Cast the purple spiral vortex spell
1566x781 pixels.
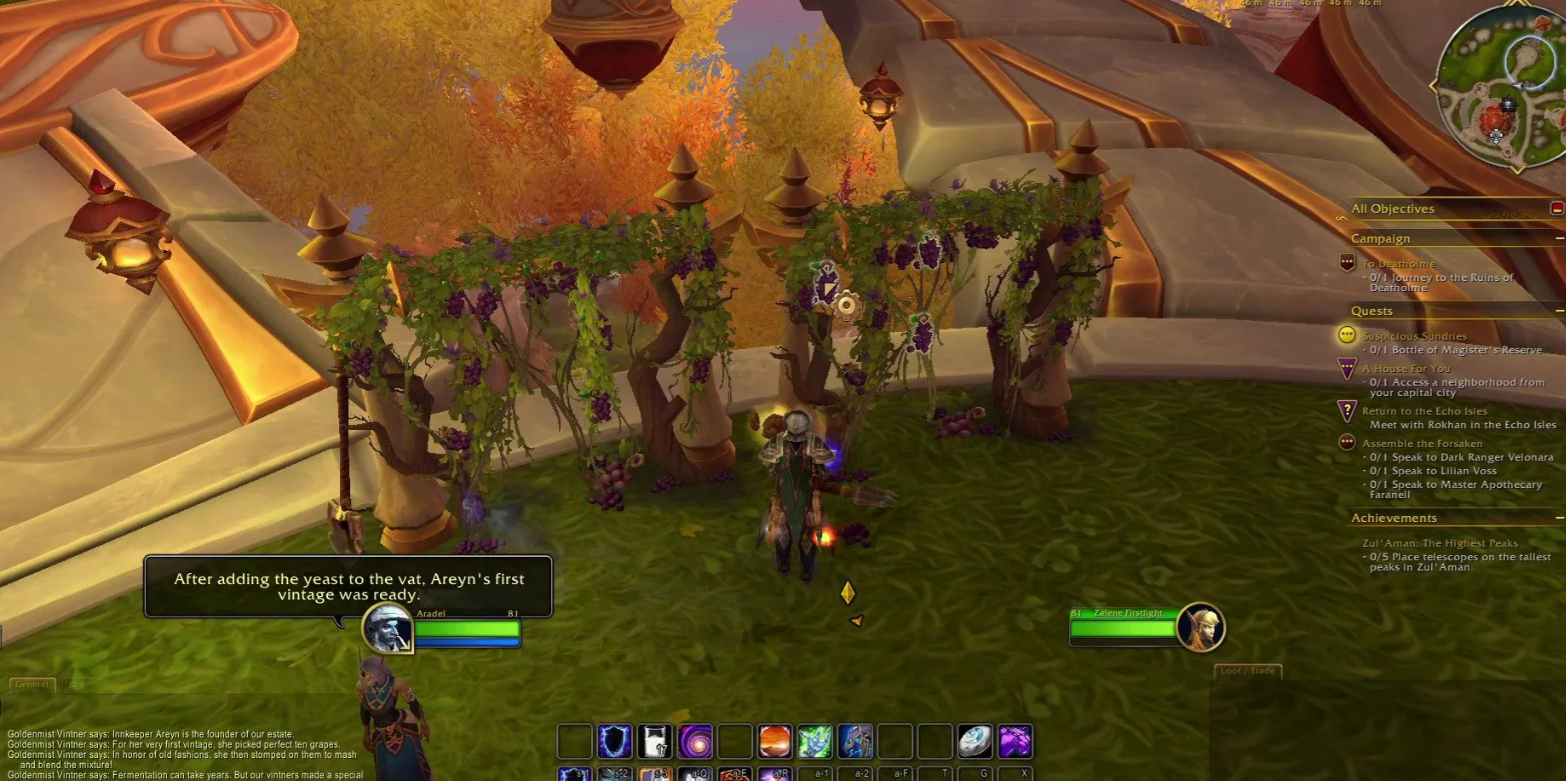pos(695,742)
